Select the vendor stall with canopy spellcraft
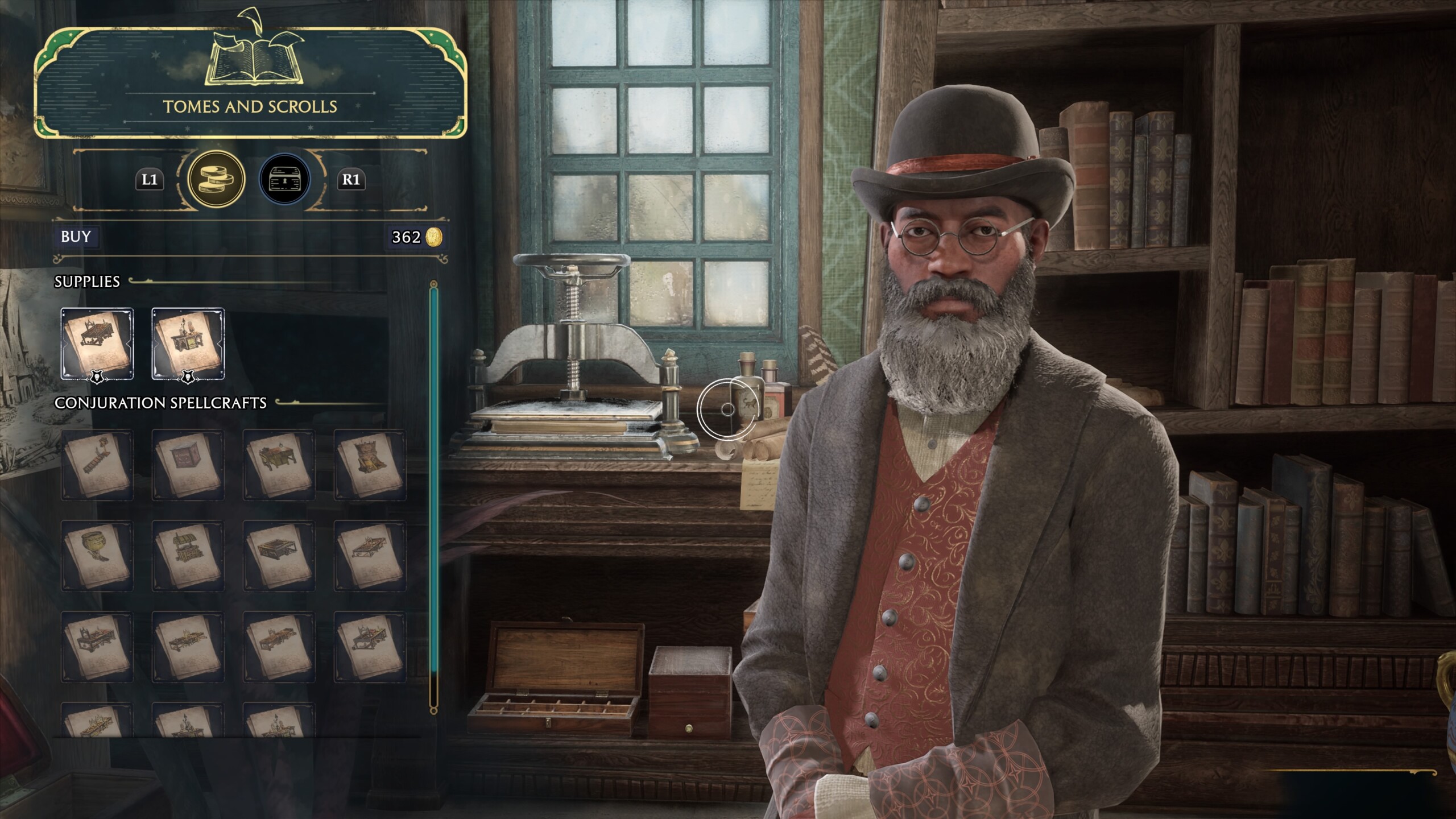Image resolution: width=1456 pixels, height=819 pixels. click(188, 556)
